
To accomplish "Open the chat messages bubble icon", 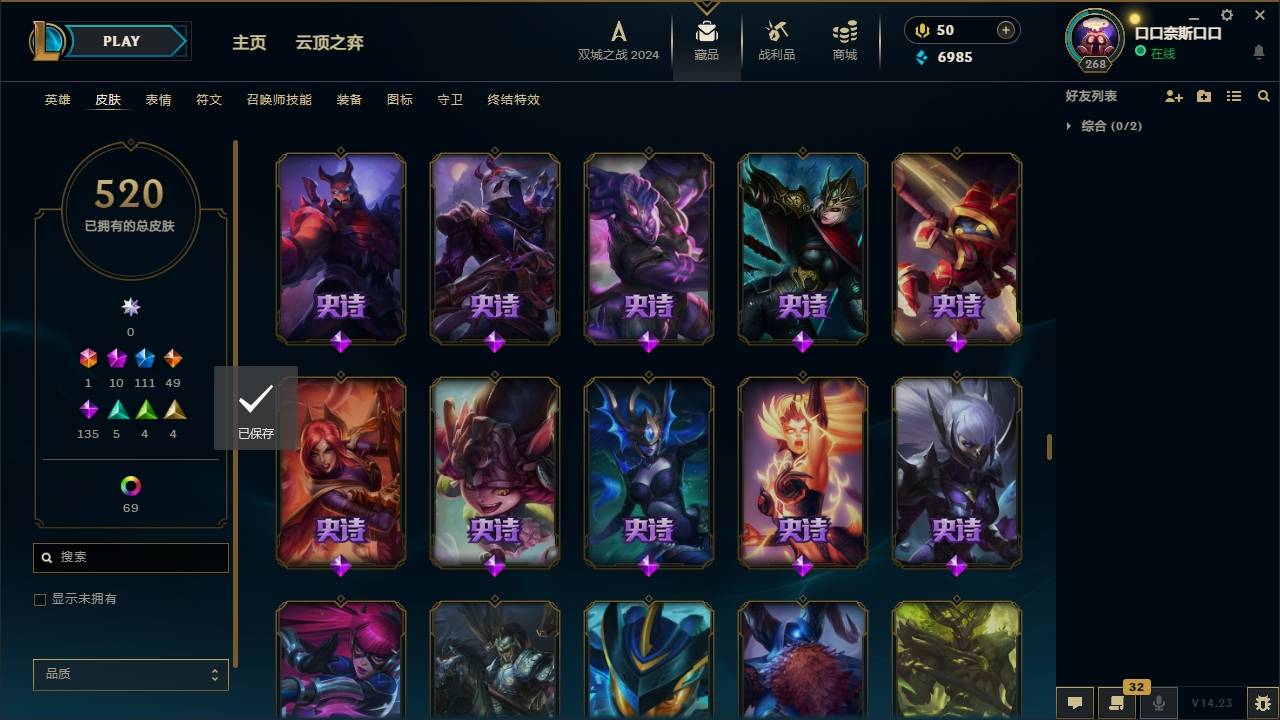I will [1073, 704].
